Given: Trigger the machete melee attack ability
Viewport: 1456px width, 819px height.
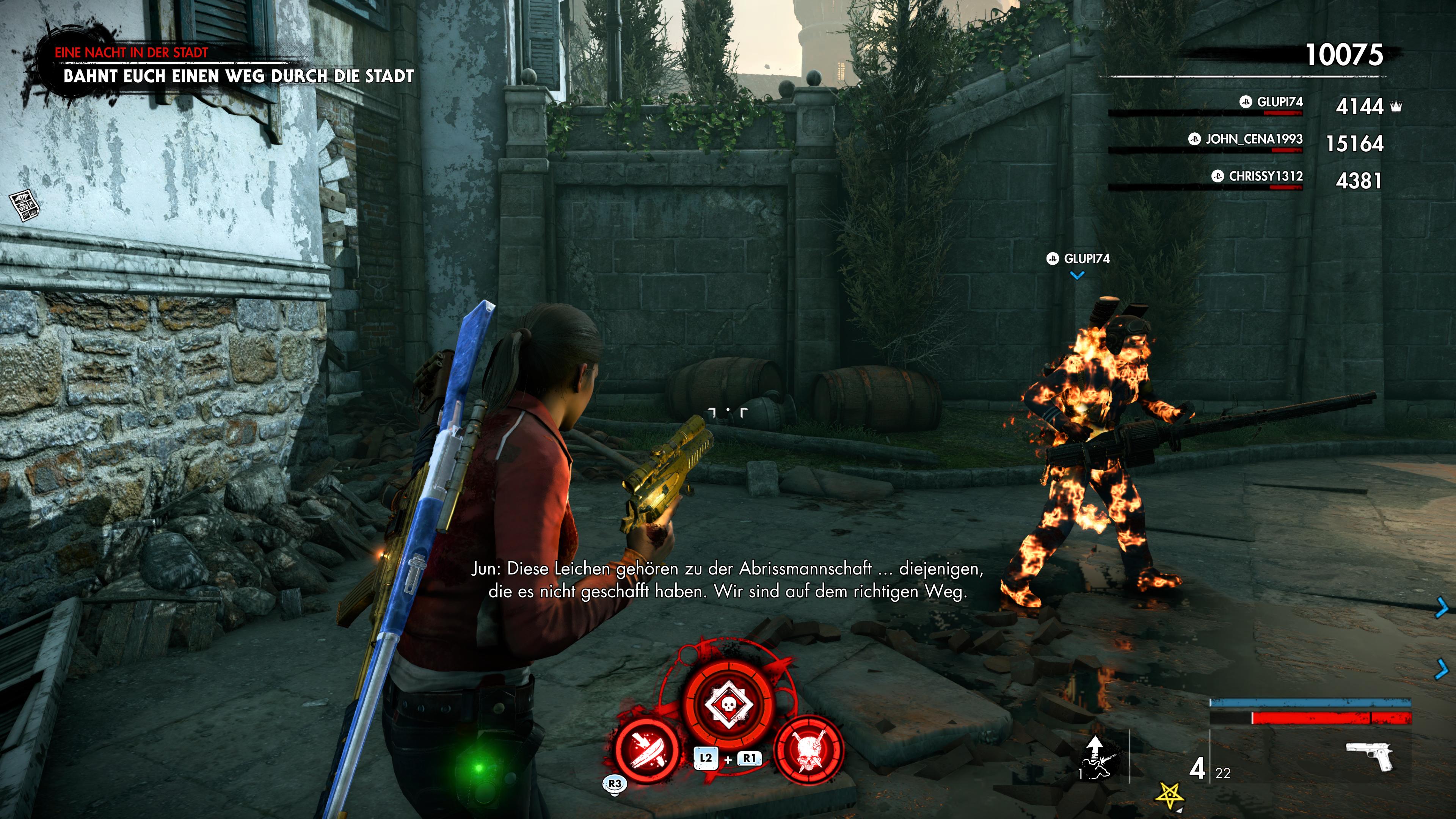Looking at the screenshot, I should 646,750.
